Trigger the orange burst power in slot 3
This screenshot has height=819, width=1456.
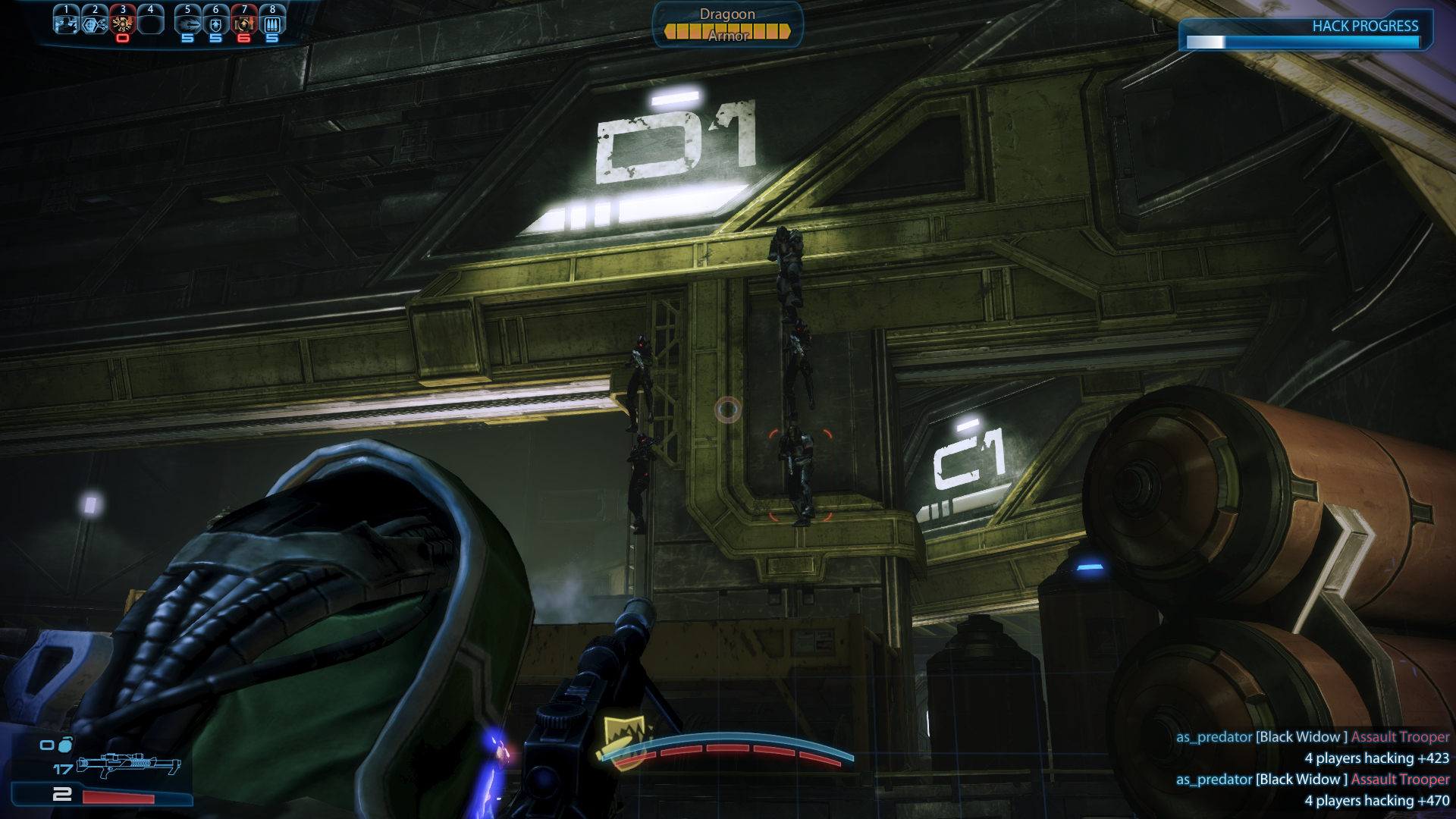[122, 24]
